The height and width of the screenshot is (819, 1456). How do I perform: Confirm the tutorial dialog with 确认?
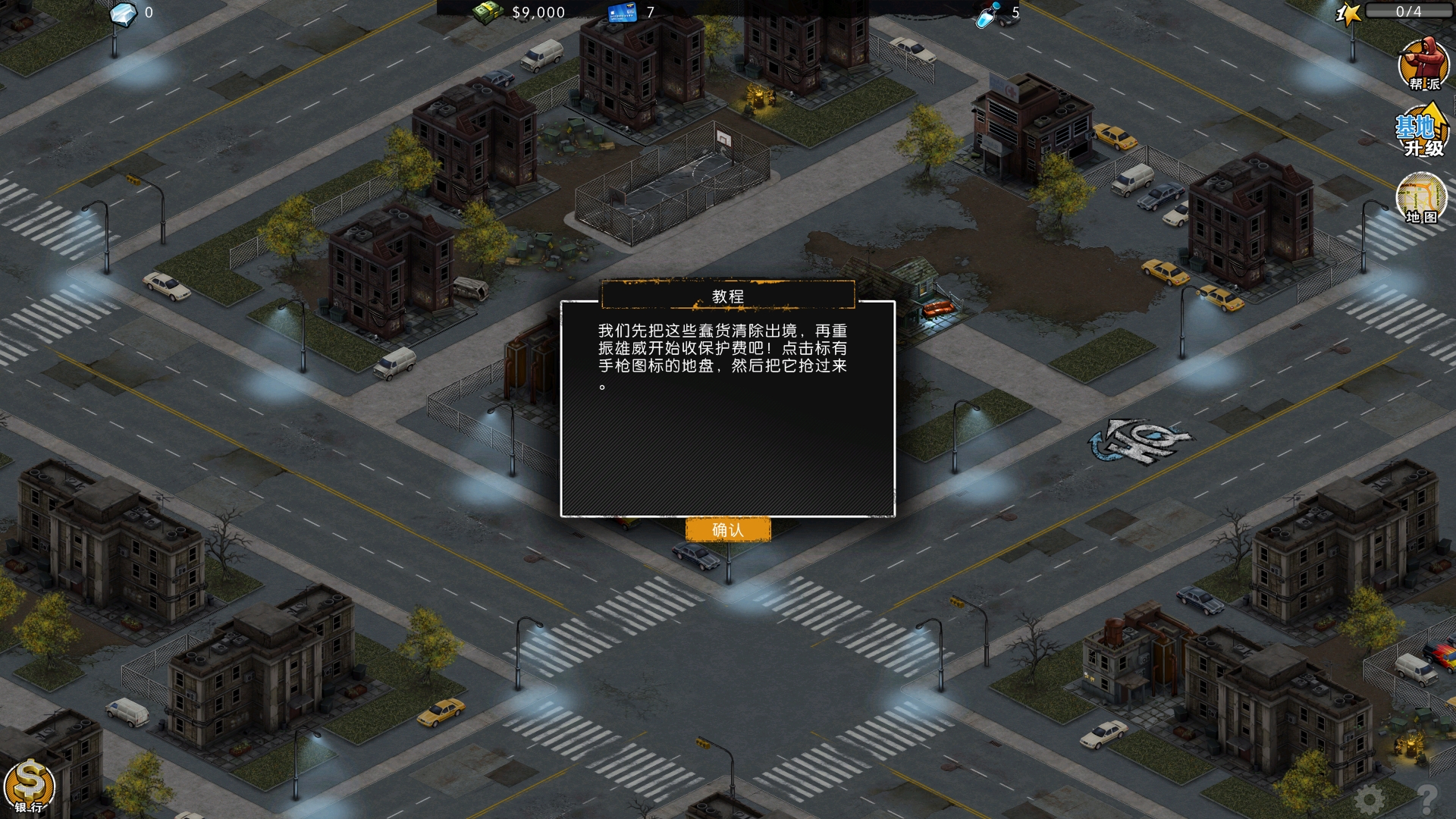pyautogui.click(x=727, y=529)
